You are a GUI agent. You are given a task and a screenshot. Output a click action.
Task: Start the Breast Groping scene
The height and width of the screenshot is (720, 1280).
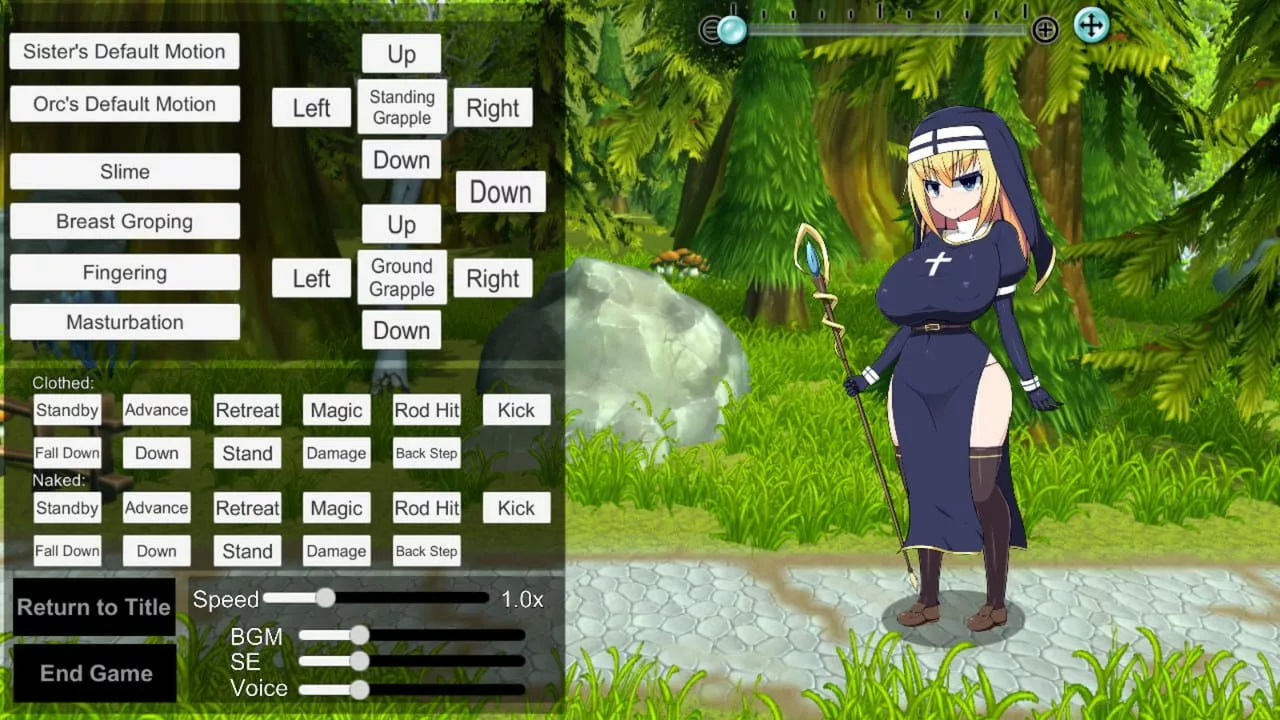tap(124, 221)
